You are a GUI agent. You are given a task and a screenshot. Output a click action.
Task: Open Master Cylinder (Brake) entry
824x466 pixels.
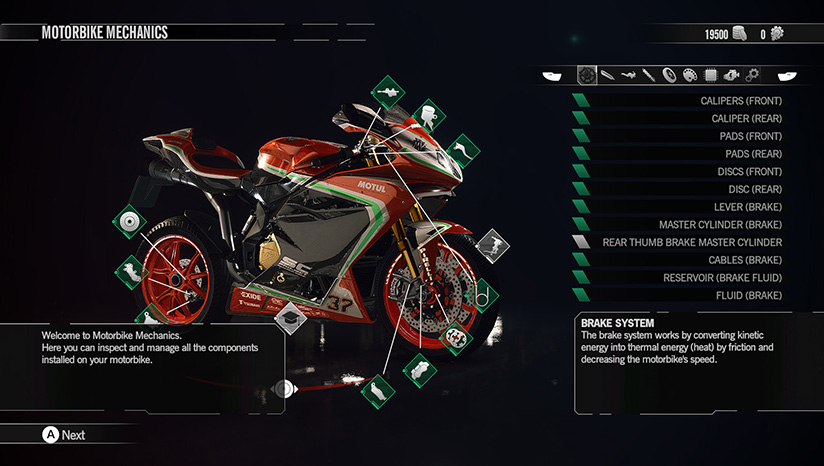(x=720, y=225)
